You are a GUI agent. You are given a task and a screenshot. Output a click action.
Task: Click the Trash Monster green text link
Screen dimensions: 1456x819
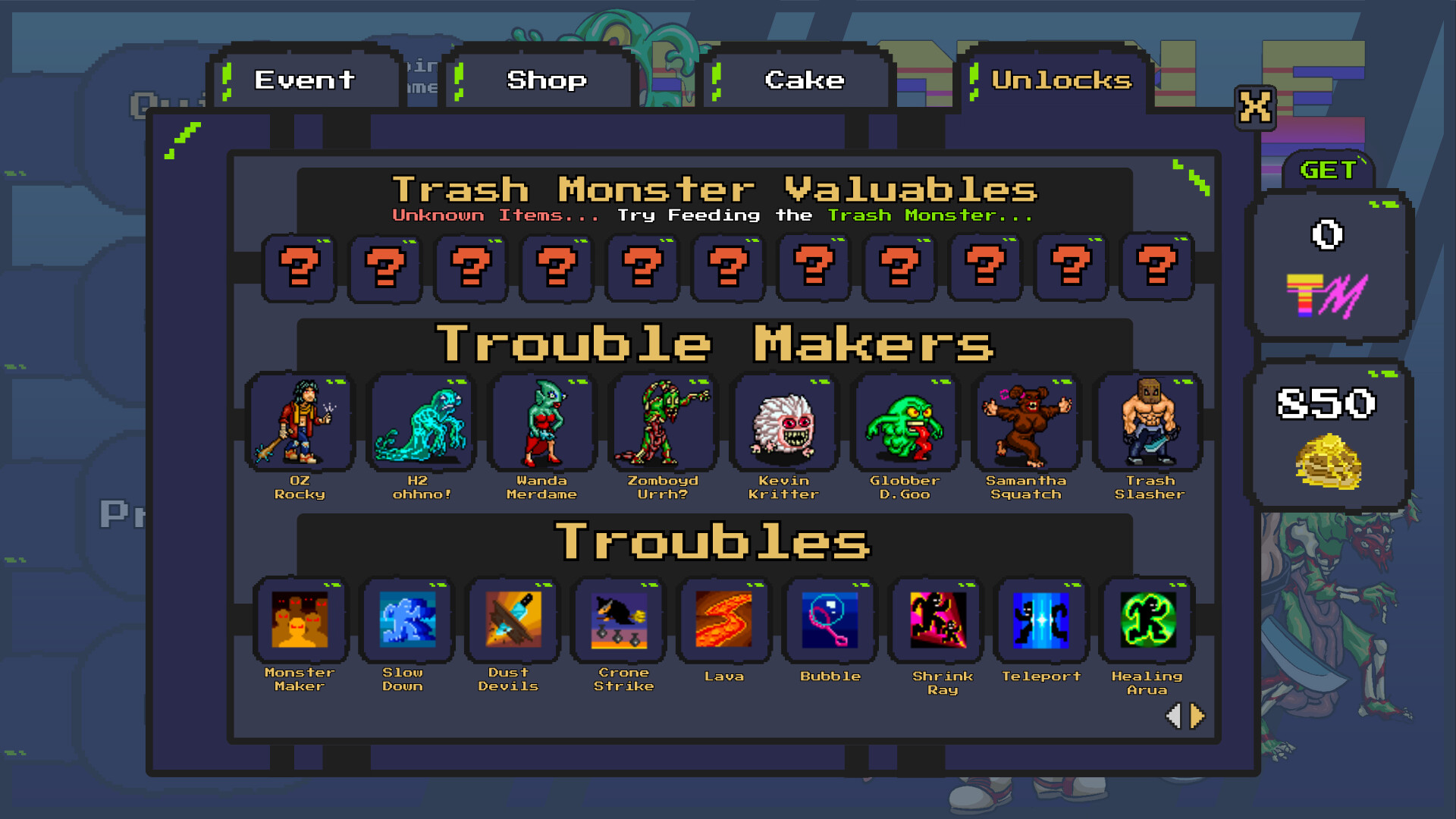click(927, 215)
